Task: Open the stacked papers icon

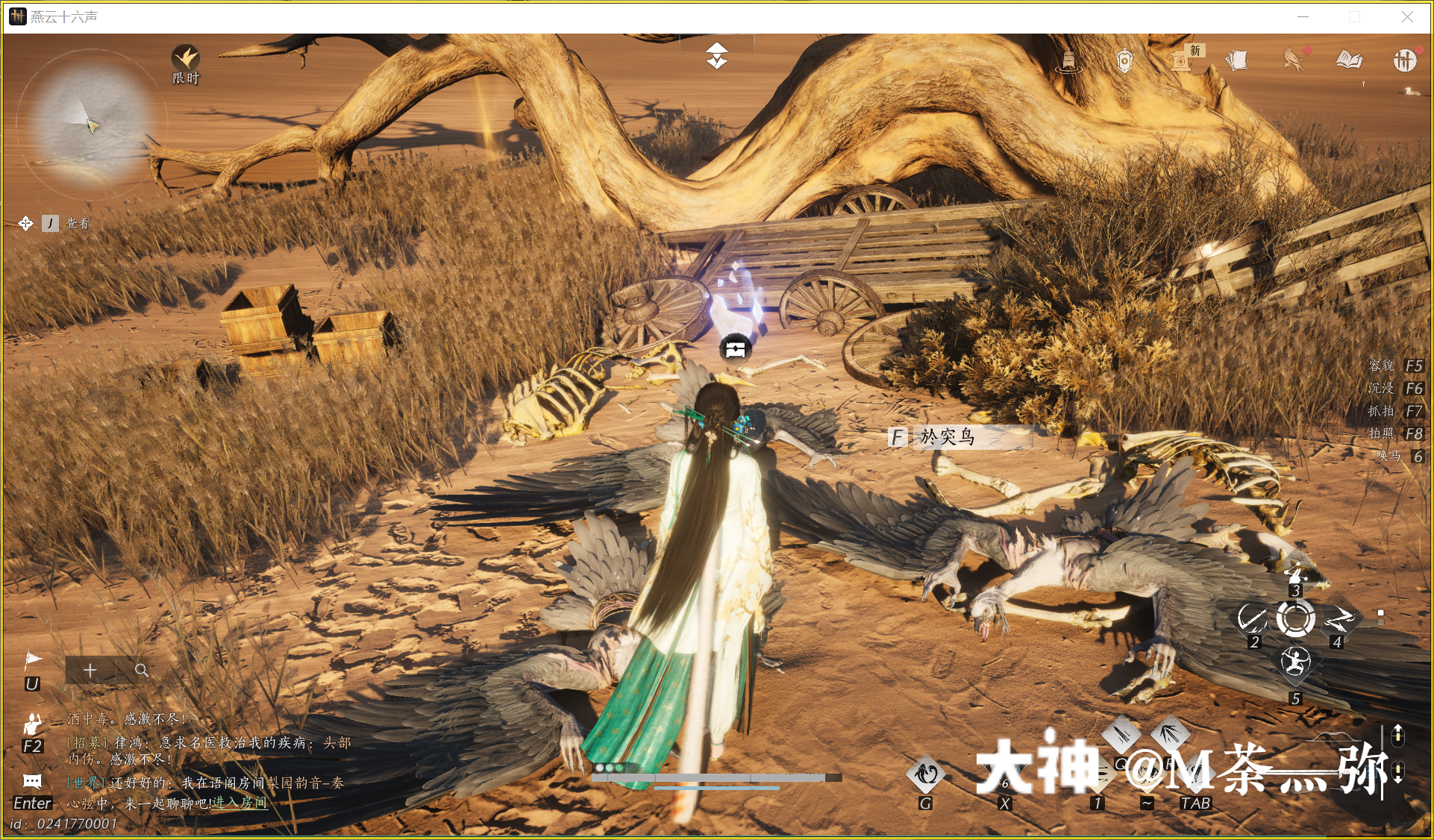Action: 1236,60
